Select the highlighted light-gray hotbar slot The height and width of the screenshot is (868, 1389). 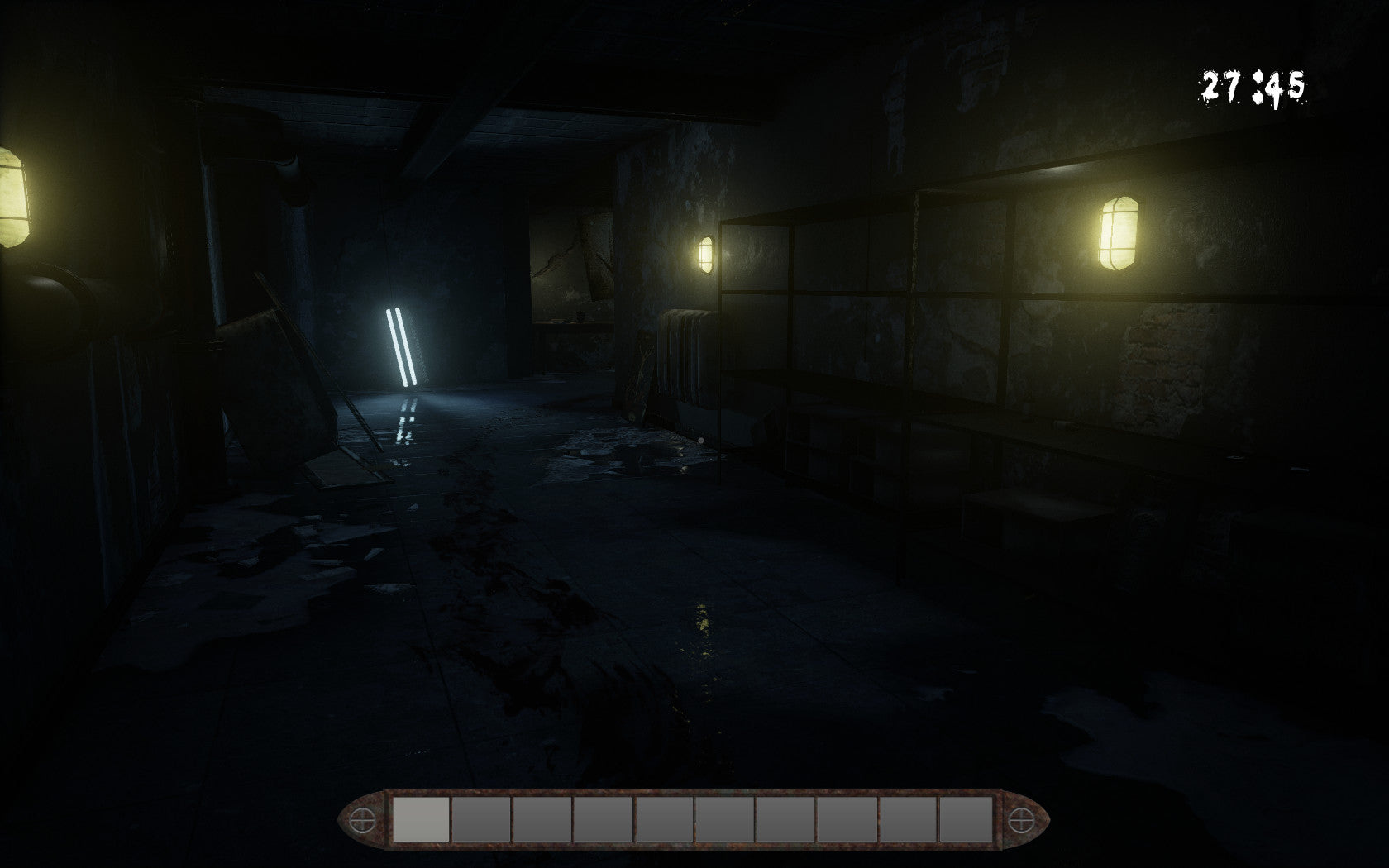pos(421,819)
